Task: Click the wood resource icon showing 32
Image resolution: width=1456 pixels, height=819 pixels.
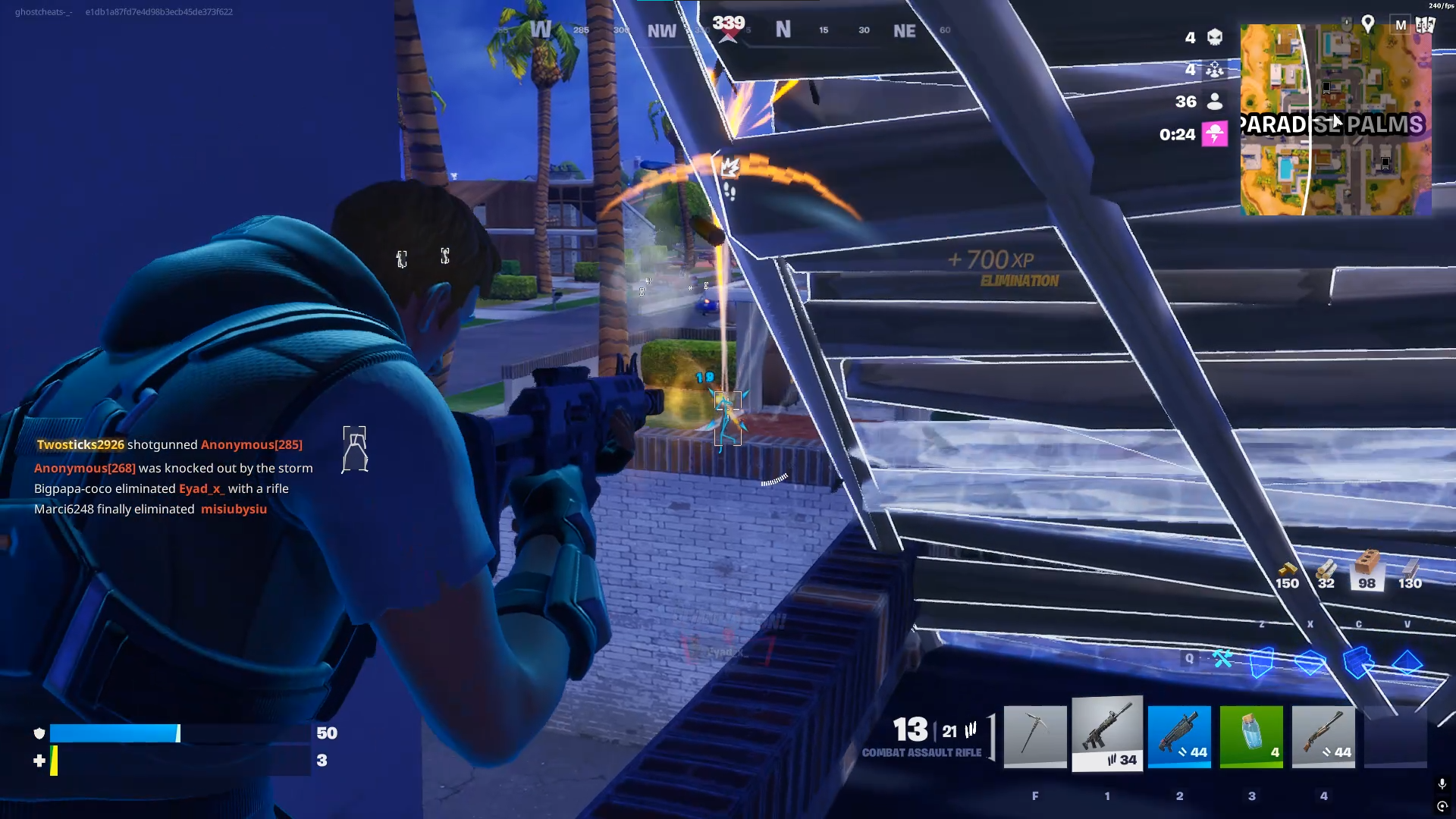Action: point(1326,570)
